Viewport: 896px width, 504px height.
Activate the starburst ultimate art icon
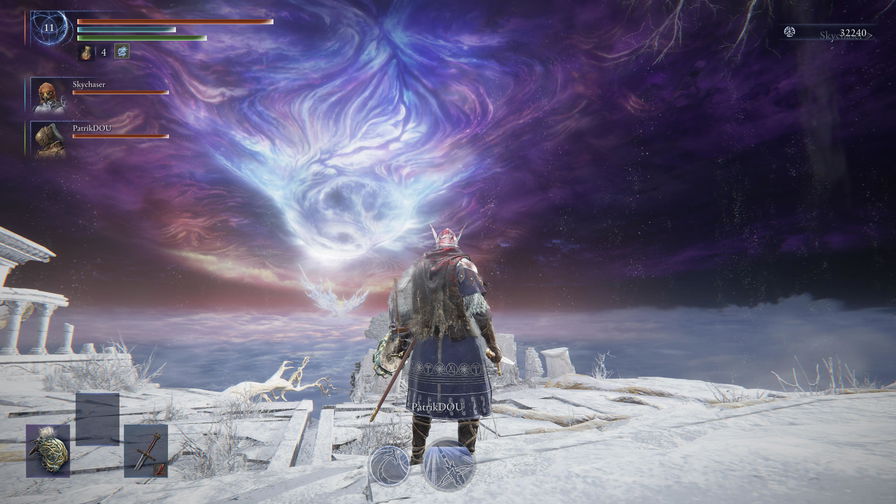click(x=448, y=464)
